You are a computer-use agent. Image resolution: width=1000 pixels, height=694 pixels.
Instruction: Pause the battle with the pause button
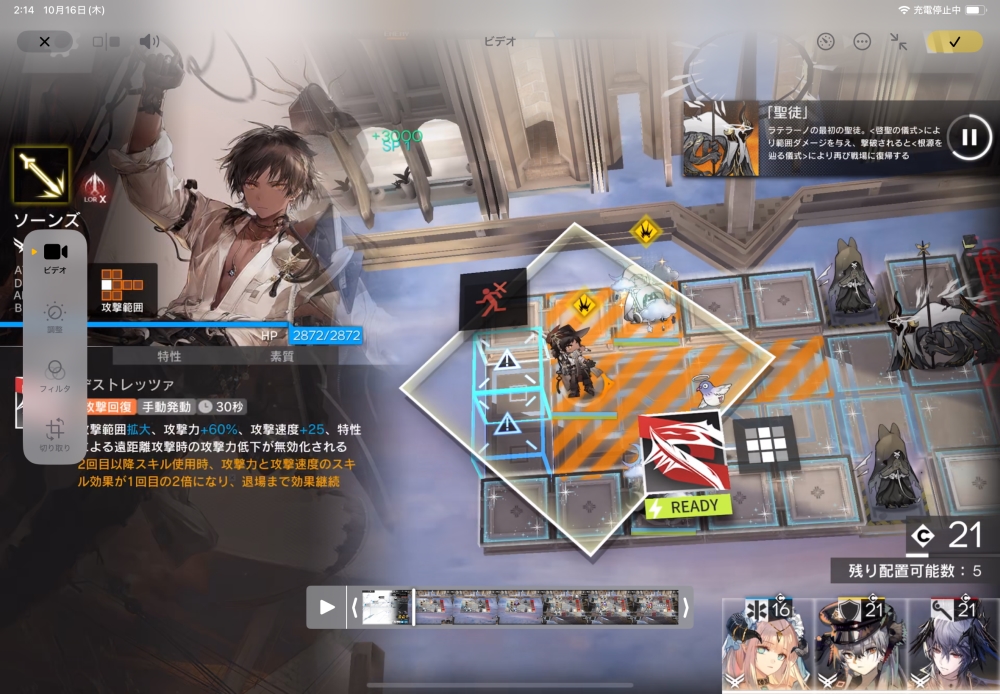point(968,137)
